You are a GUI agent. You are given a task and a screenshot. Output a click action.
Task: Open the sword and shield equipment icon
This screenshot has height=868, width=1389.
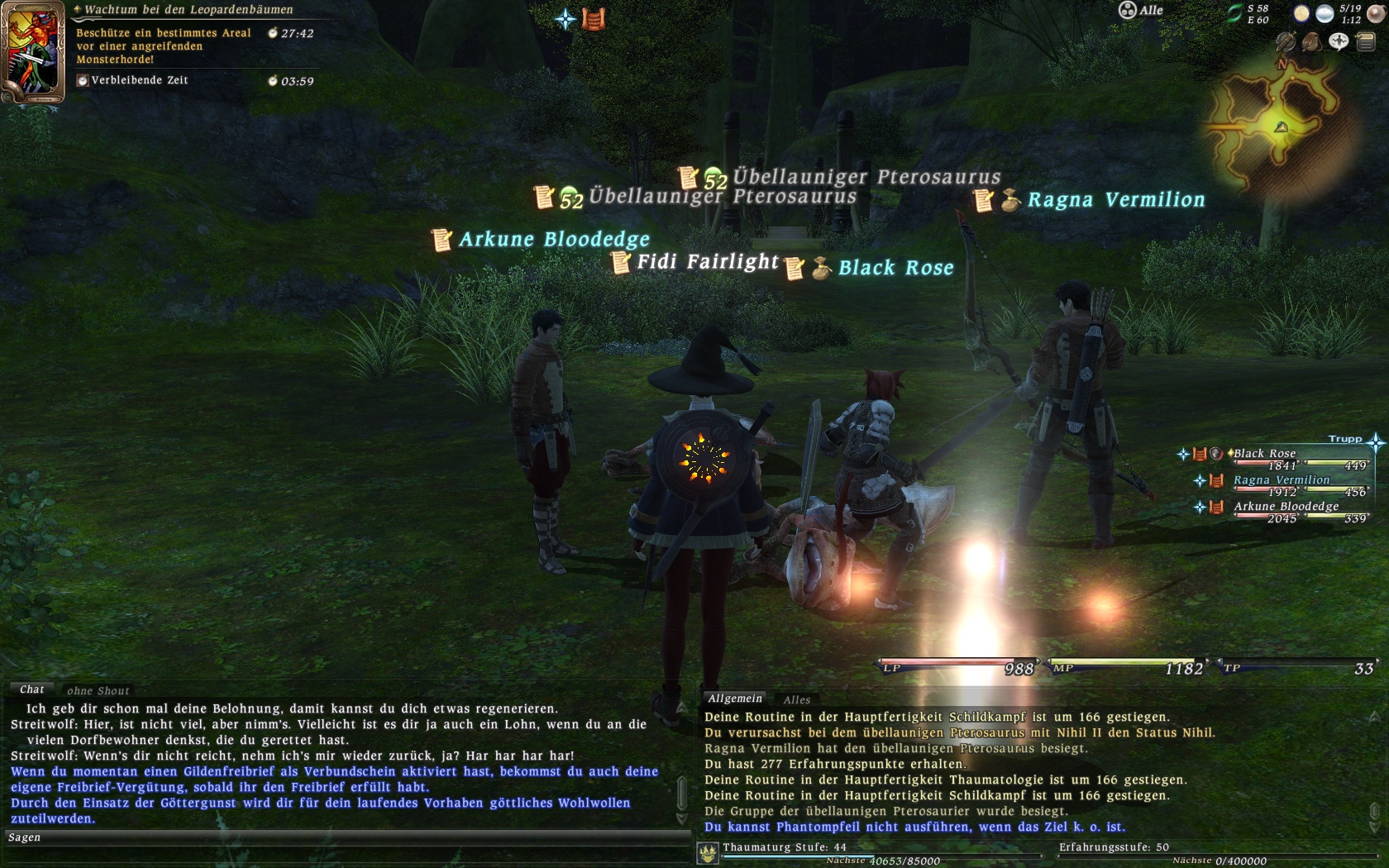[1286, 41]
